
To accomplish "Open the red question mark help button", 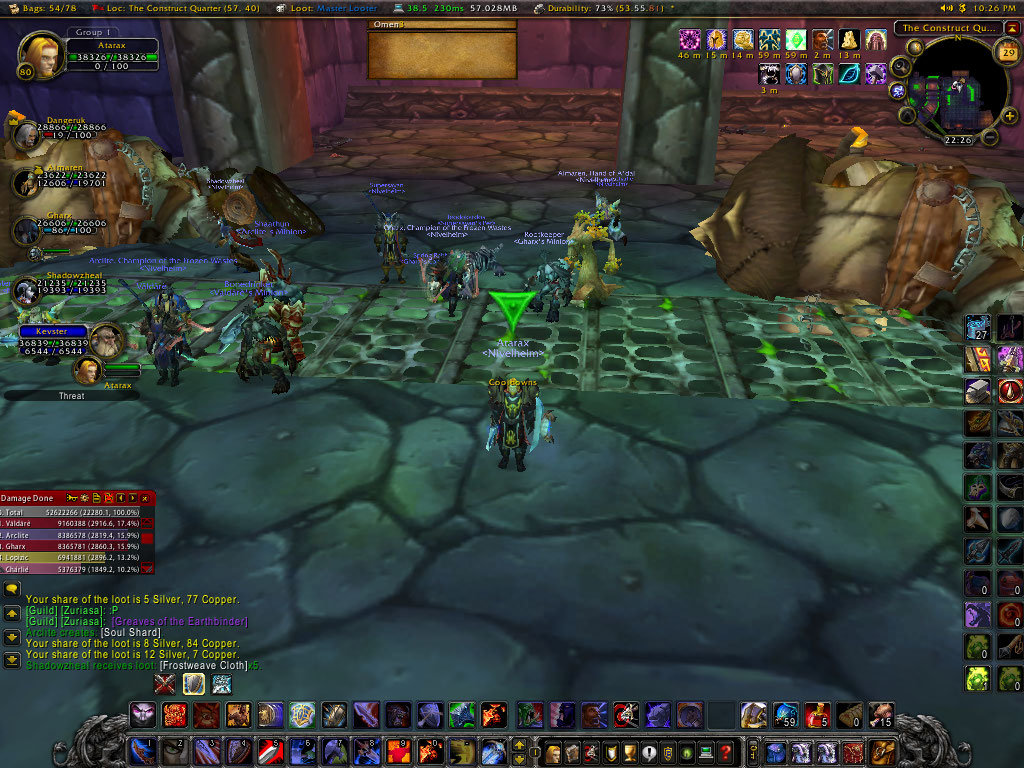I will coord(726,751).
